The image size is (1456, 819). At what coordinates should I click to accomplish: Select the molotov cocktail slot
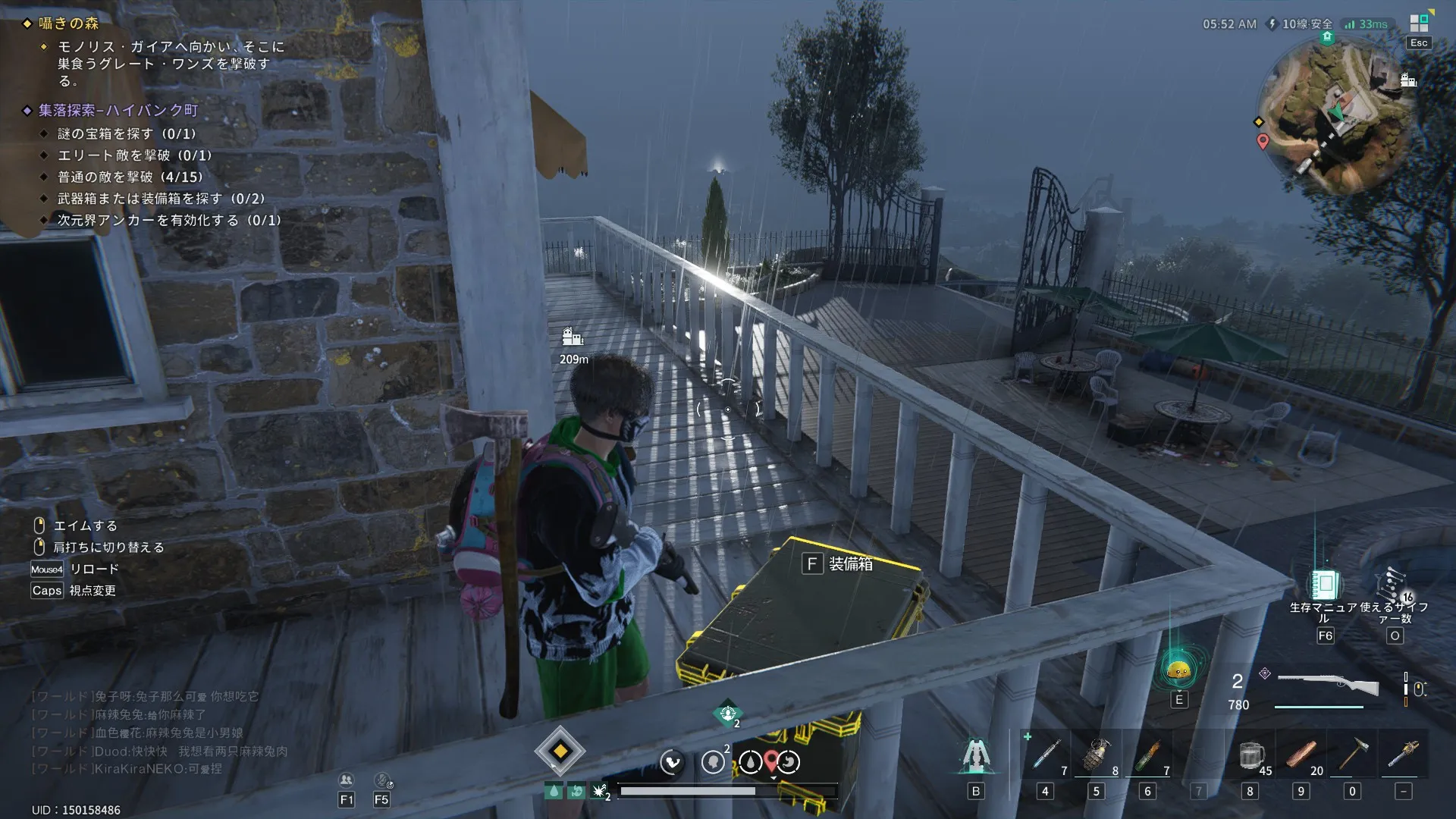coord(1147,755)
